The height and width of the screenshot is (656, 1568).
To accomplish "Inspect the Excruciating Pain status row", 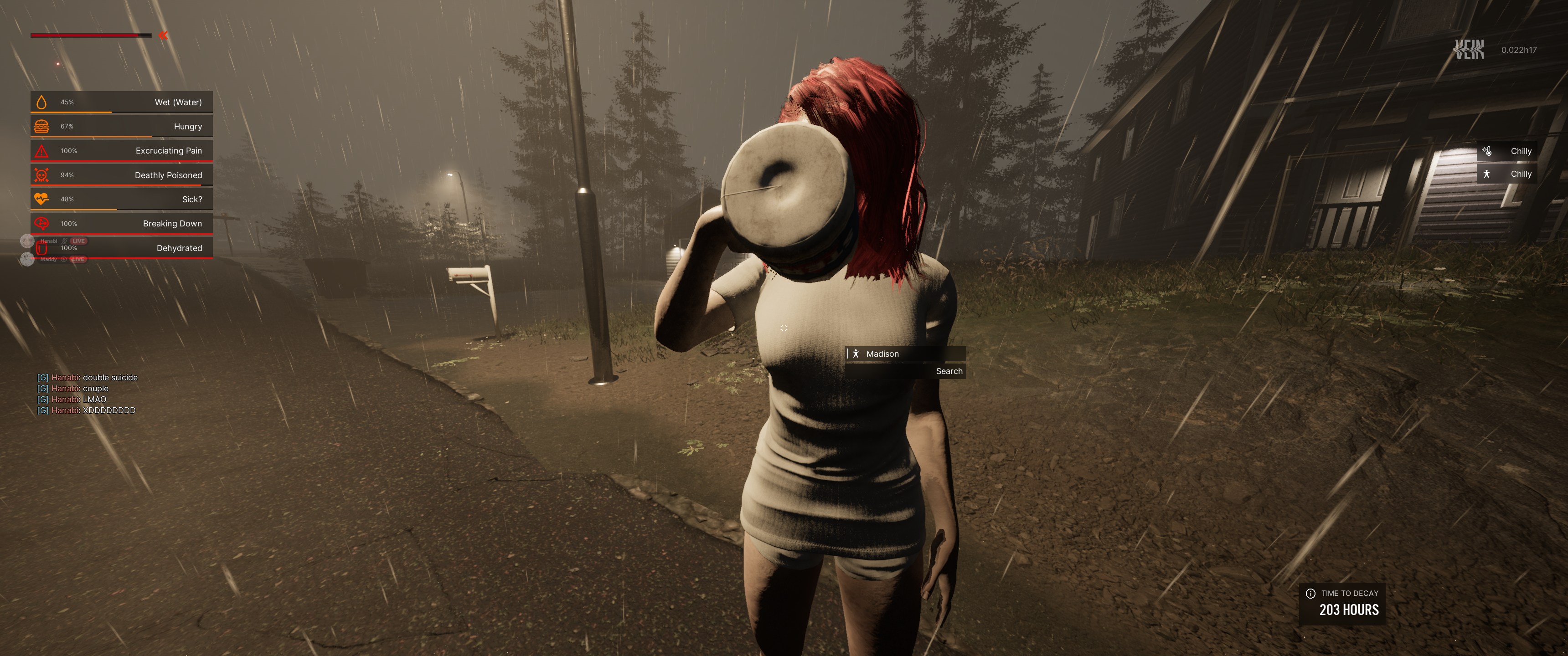I will [122, 151].
